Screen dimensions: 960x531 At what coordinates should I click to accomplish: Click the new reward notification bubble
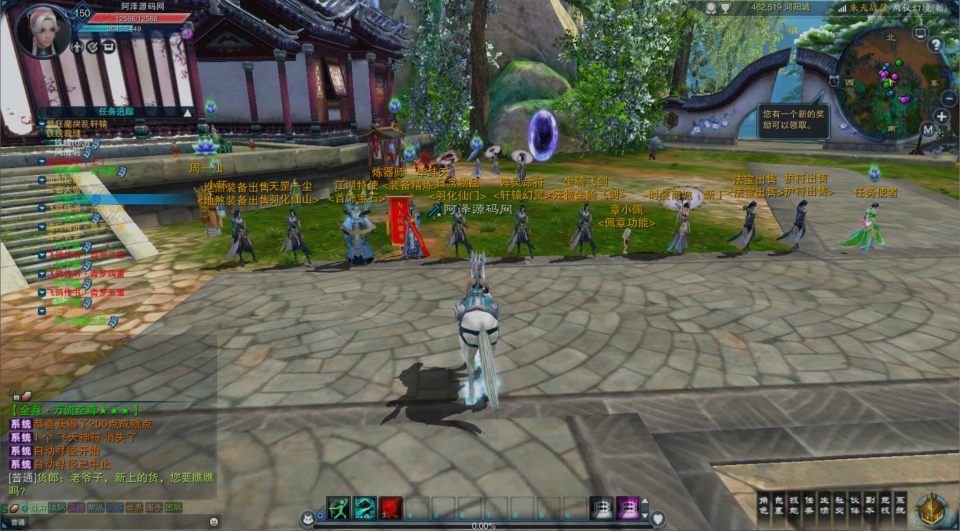pyautogui.click(x=793, y=118)
